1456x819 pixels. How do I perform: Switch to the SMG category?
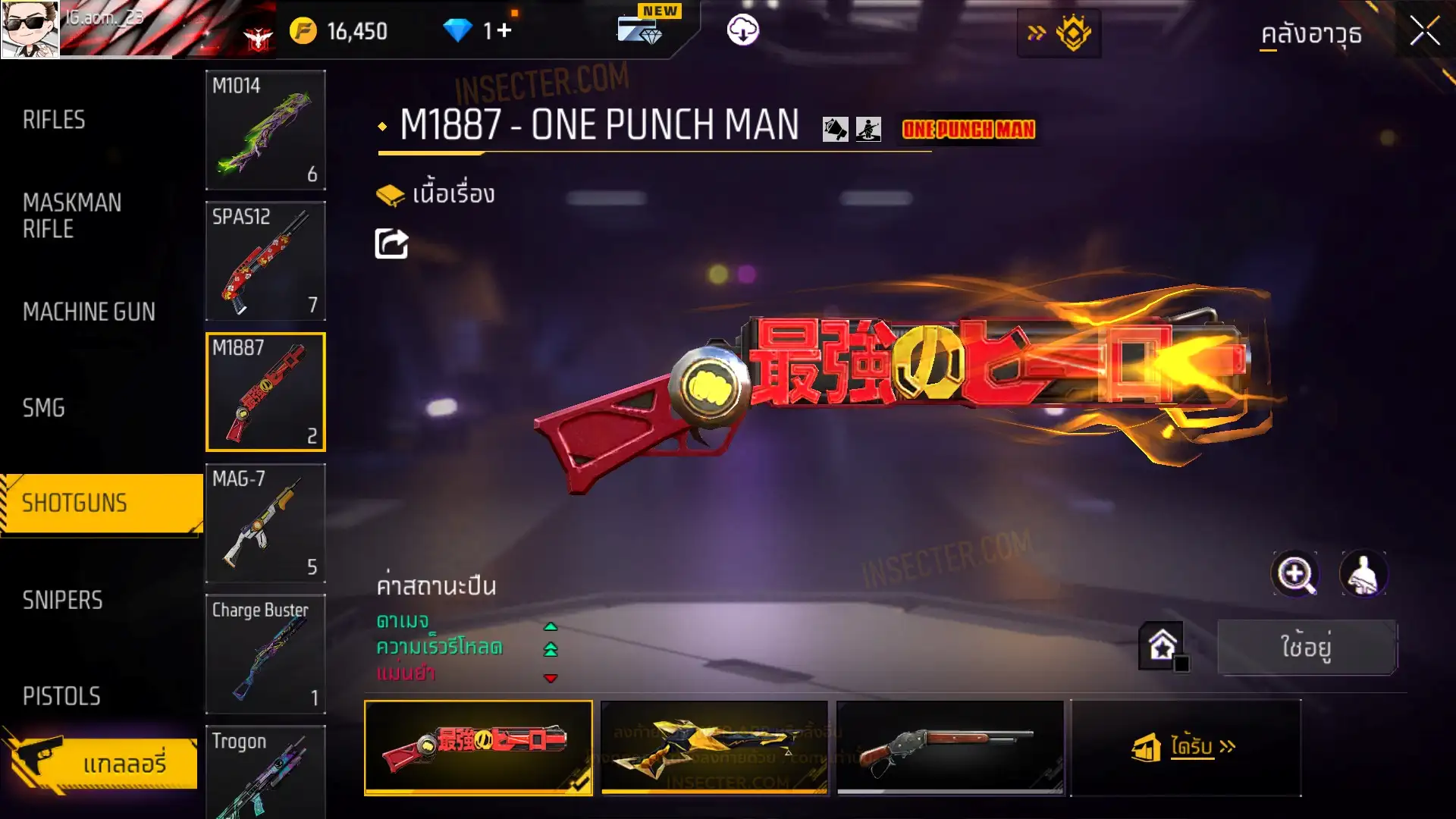coord(44,408)
